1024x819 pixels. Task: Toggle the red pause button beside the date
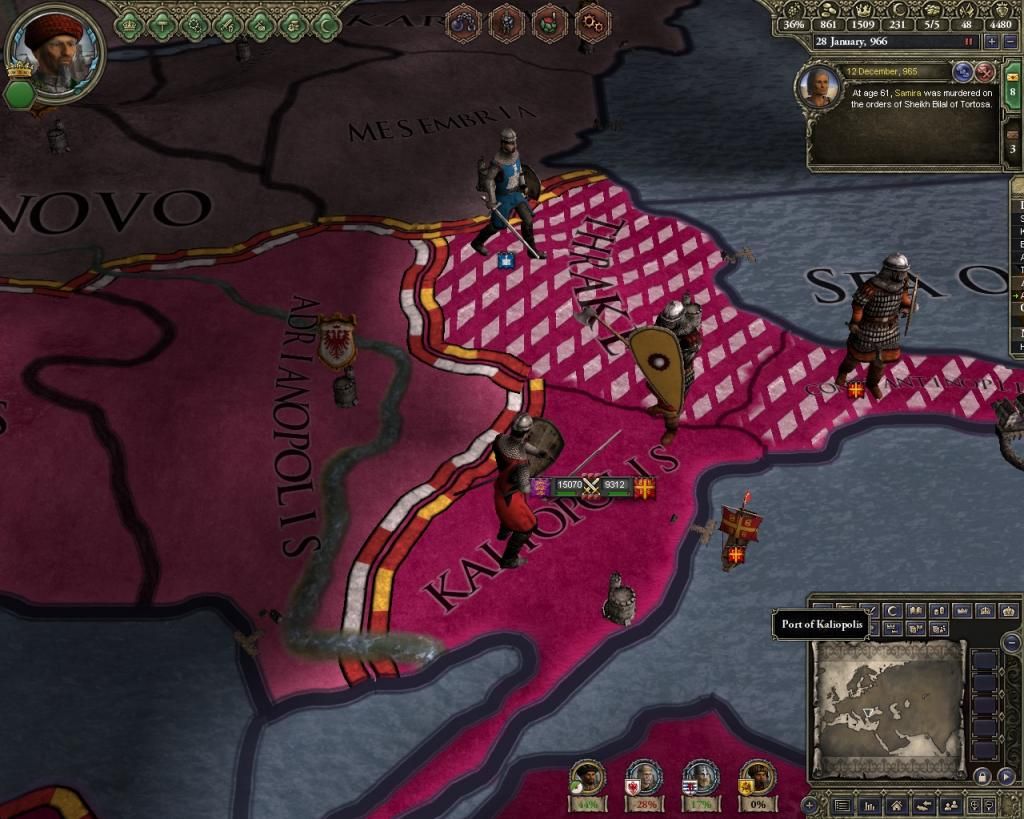(968, 42)
